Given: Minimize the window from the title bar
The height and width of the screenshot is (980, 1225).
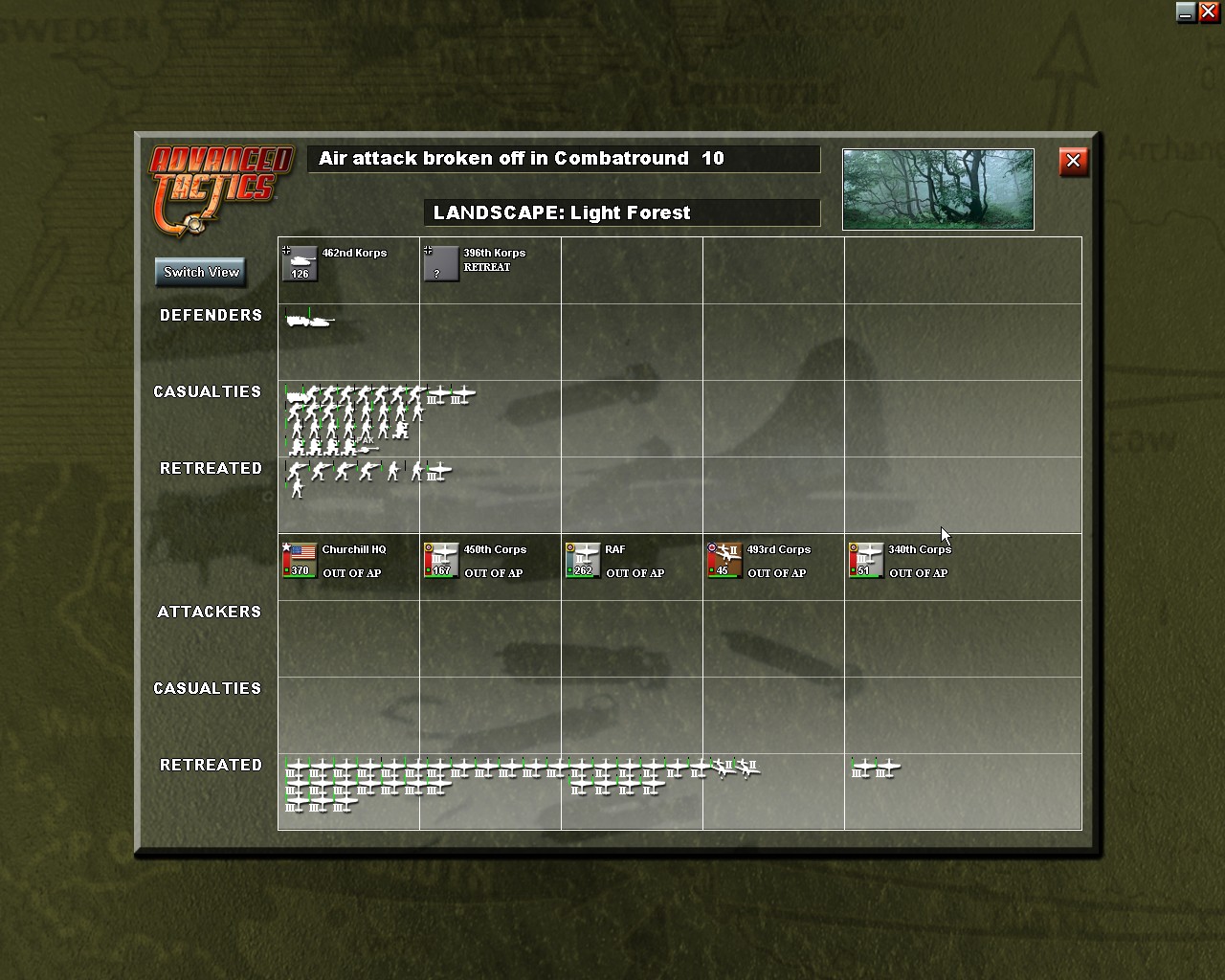Looking at the screenshot, I should click(x=1186, y=12).
